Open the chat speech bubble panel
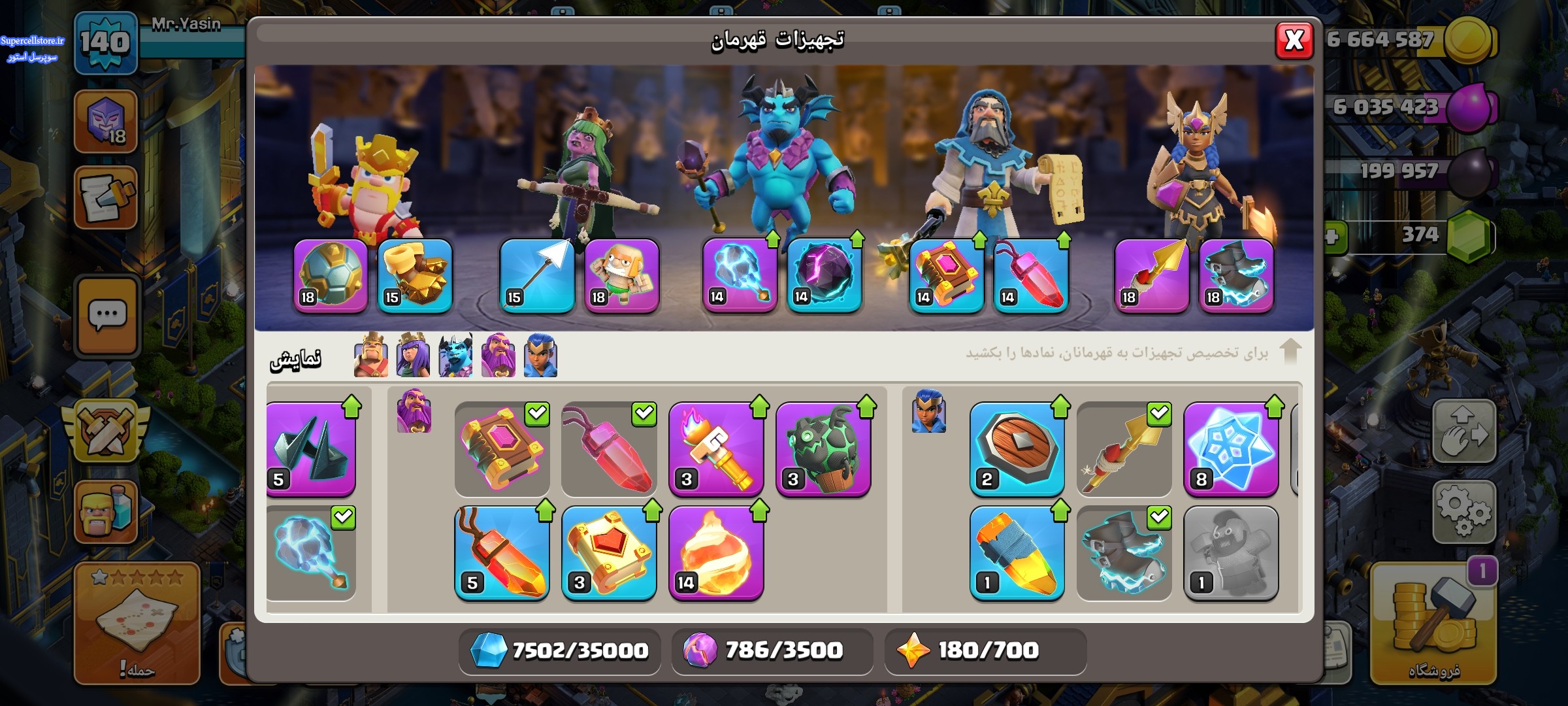 pos(108,316)
